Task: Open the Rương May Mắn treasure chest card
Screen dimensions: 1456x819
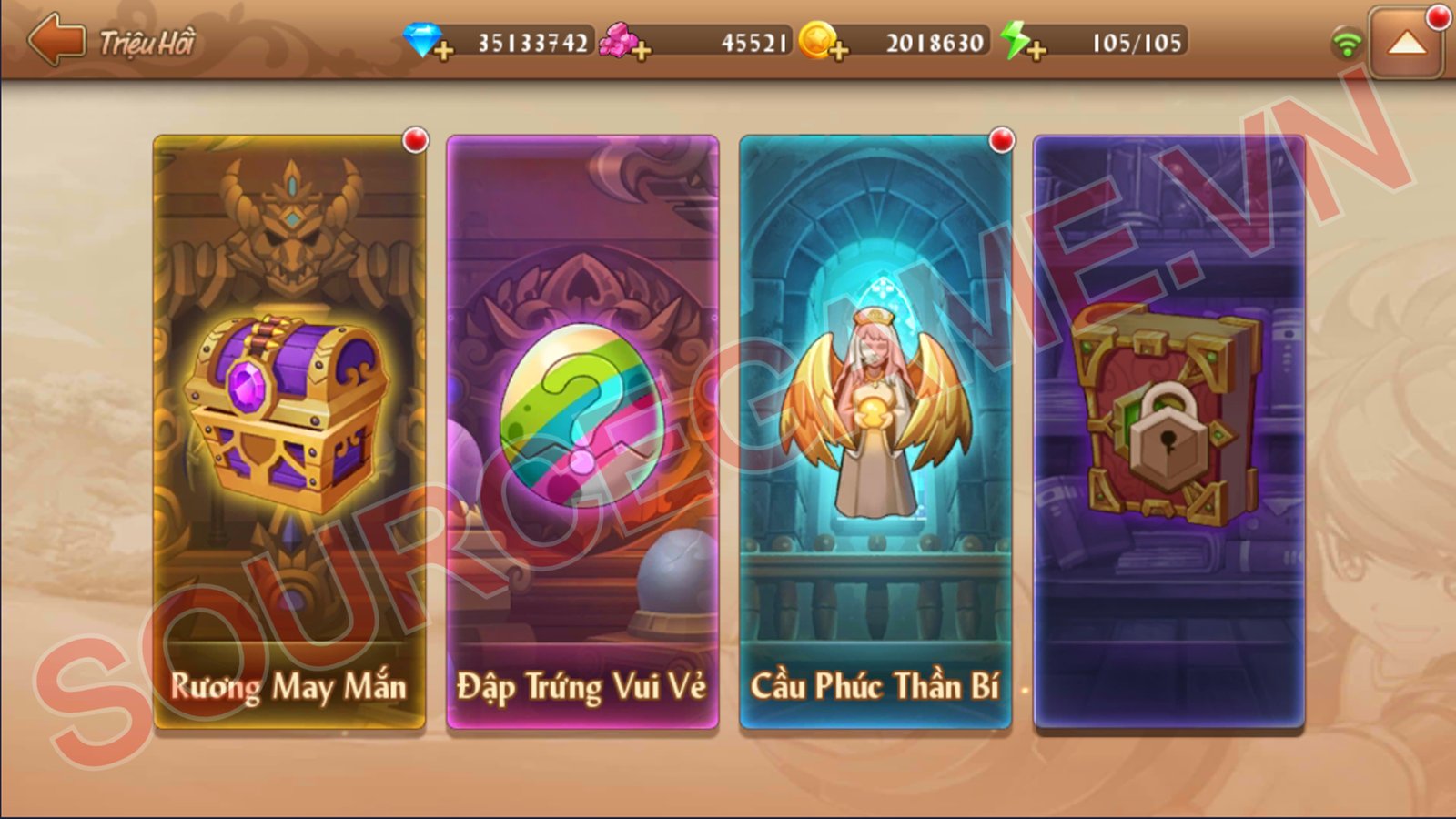Action: pyautogui.click(x=289, y=432)
